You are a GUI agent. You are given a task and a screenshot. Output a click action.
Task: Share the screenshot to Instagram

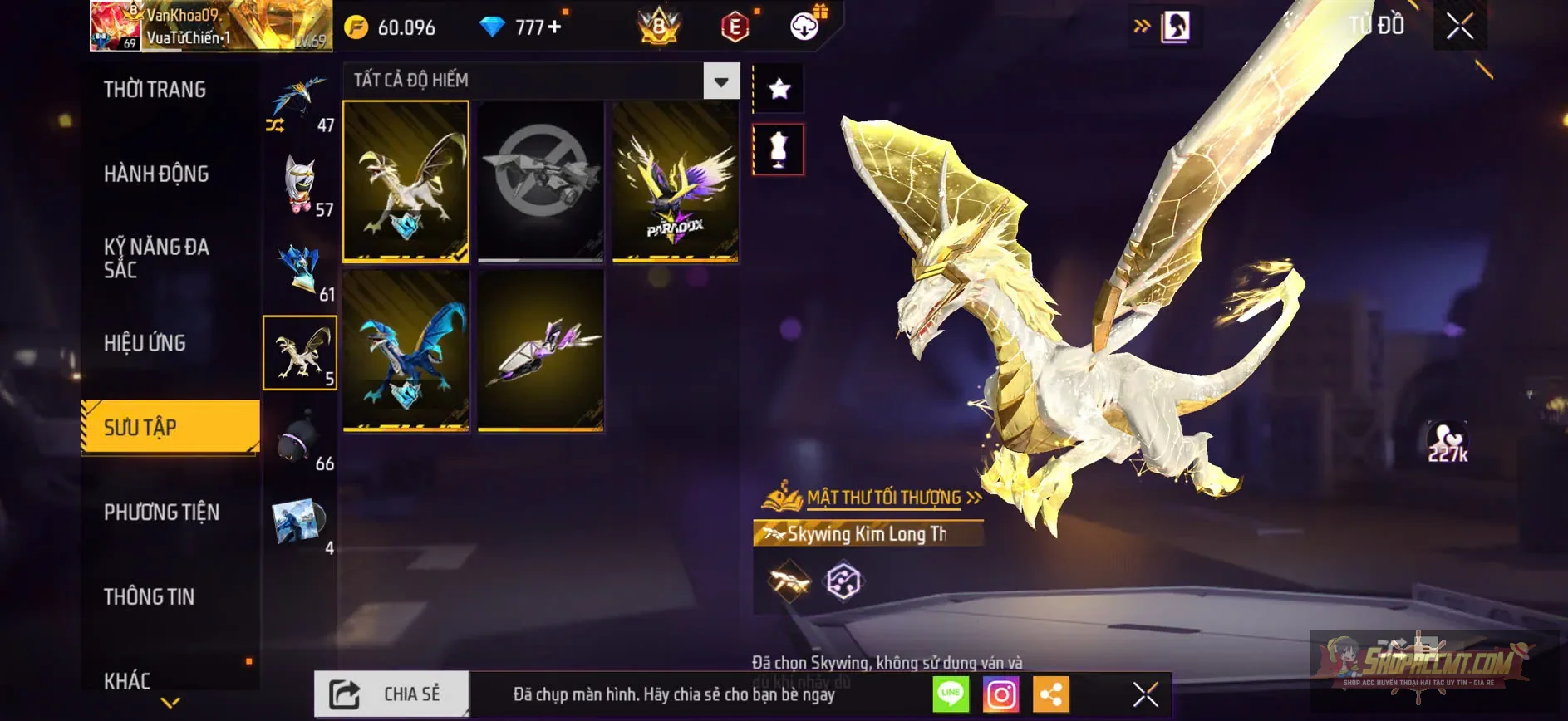1001,694
